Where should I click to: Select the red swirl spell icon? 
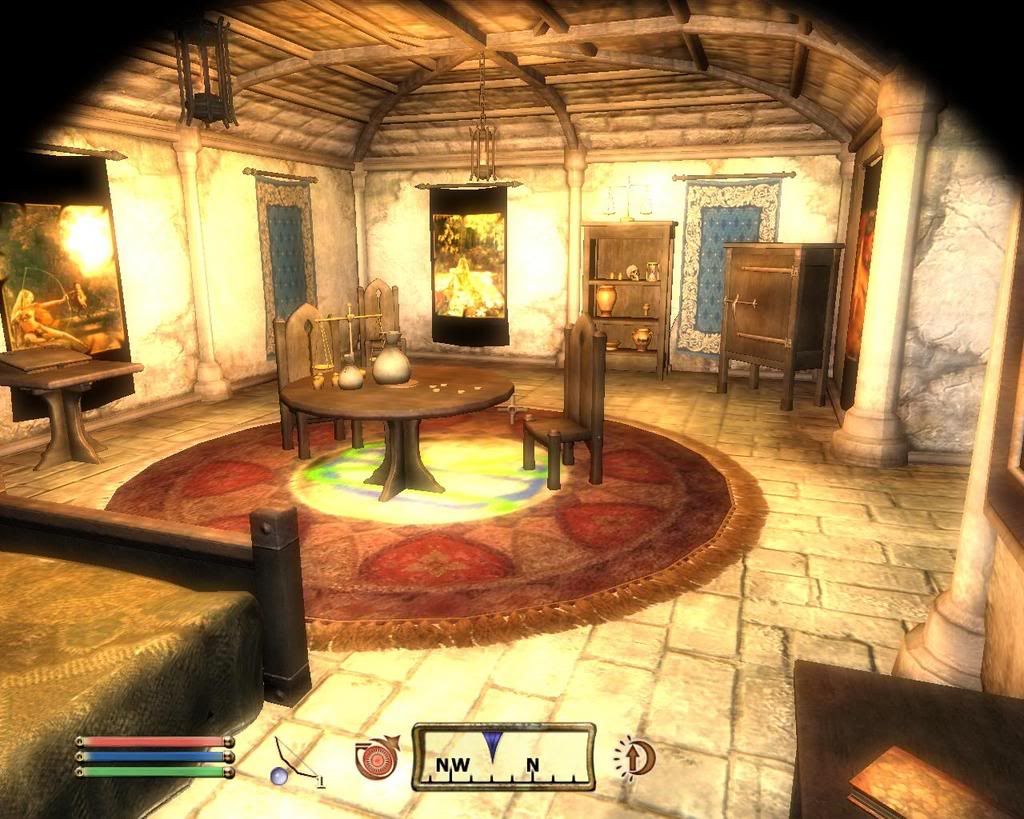(x=375, y=759)
